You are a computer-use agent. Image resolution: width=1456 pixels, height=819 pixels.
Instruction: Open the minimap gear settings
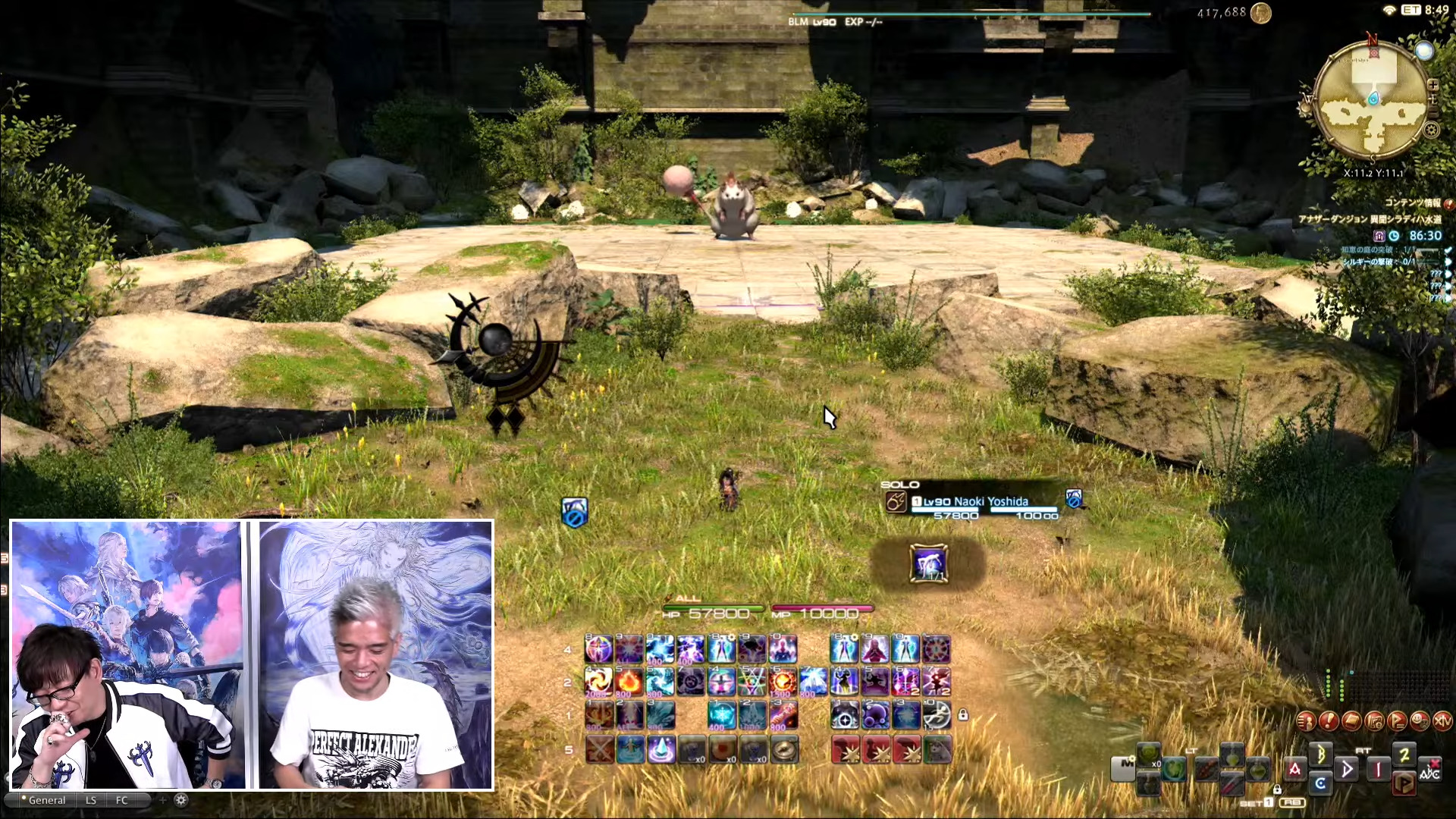pyautogui.click(x=1431, y=130)
